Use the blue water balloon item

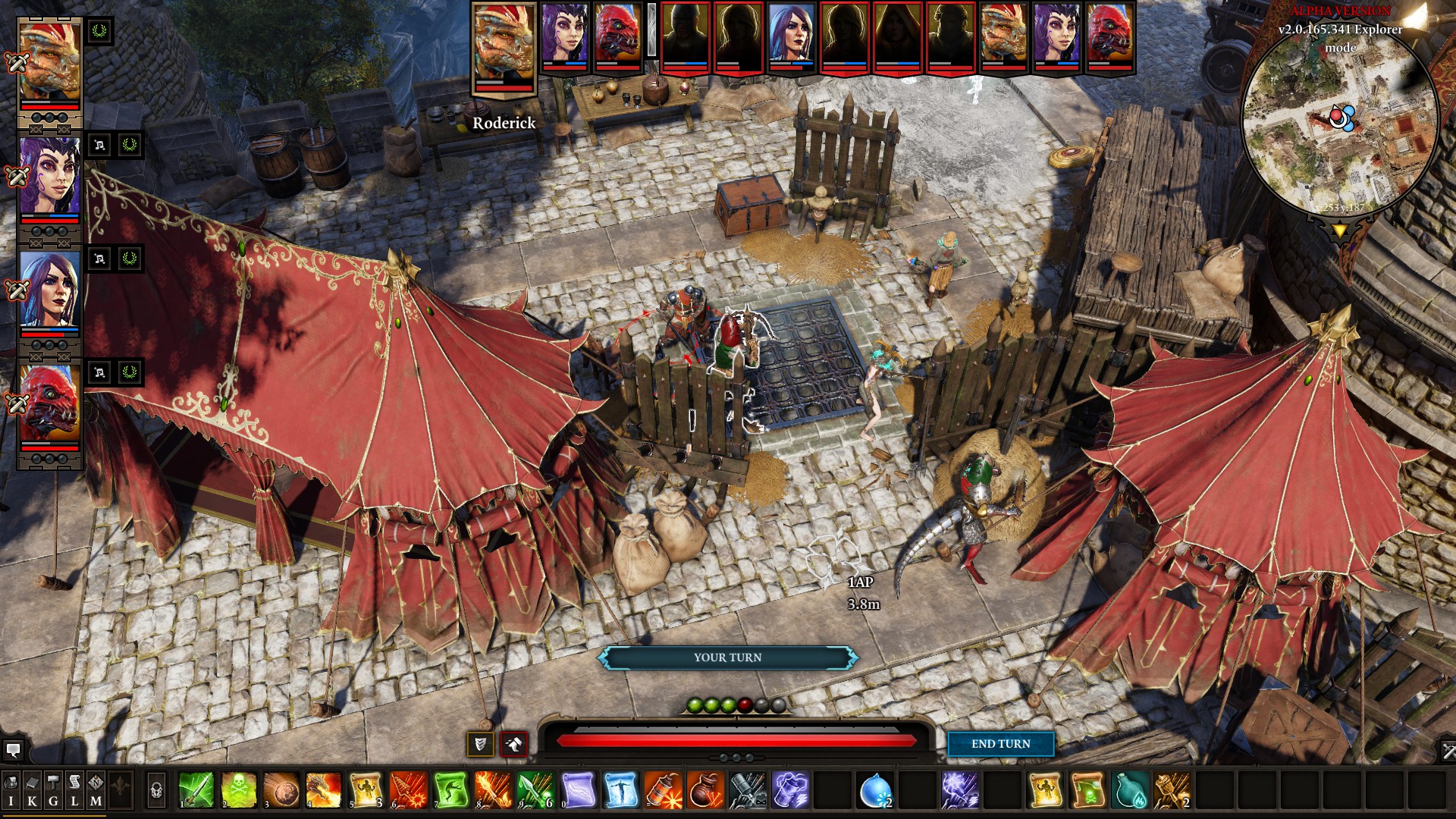pos(875,790)
